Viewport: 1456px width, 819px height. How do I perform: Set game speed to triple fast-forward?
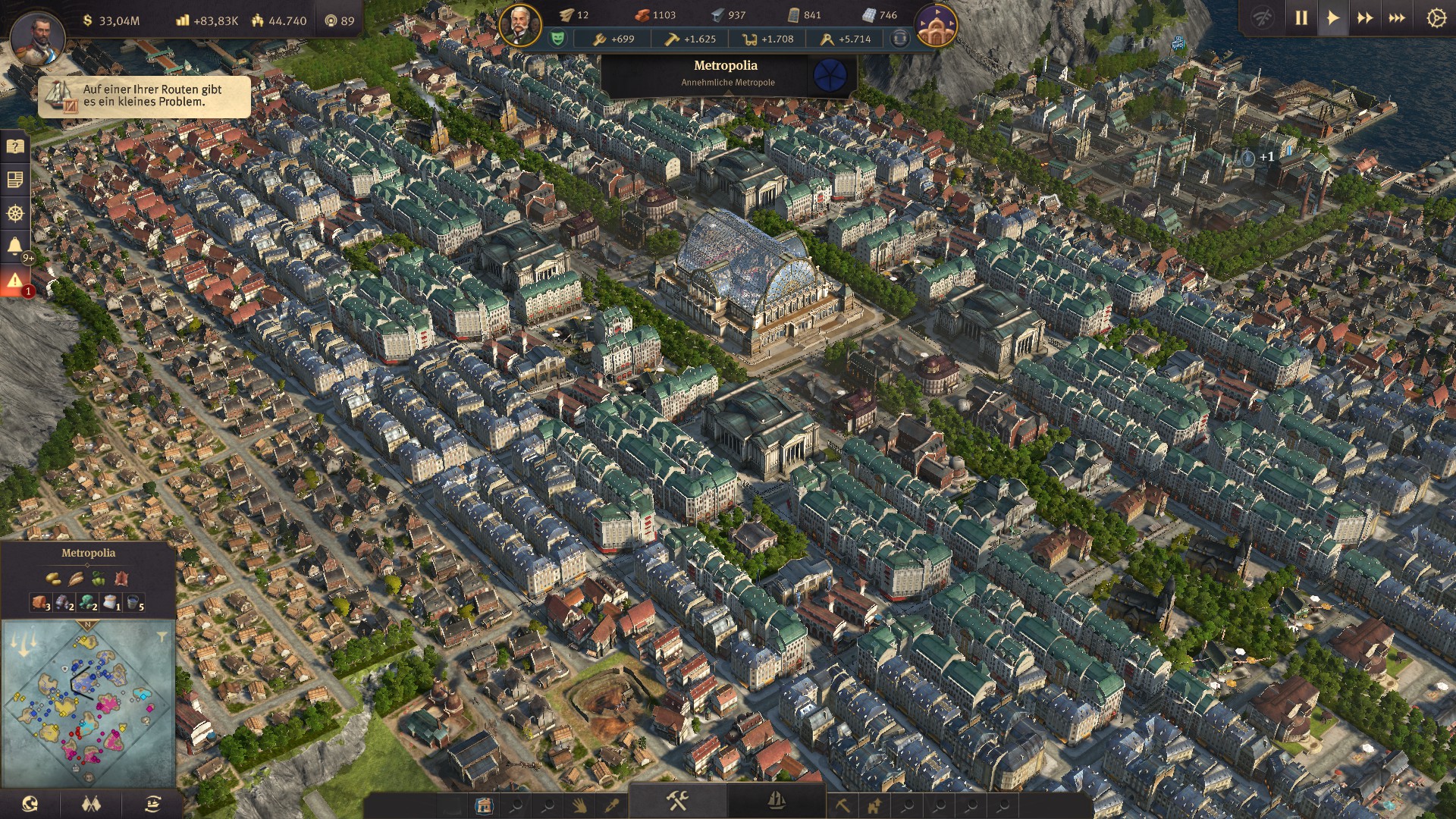[x=1397, y=18]
